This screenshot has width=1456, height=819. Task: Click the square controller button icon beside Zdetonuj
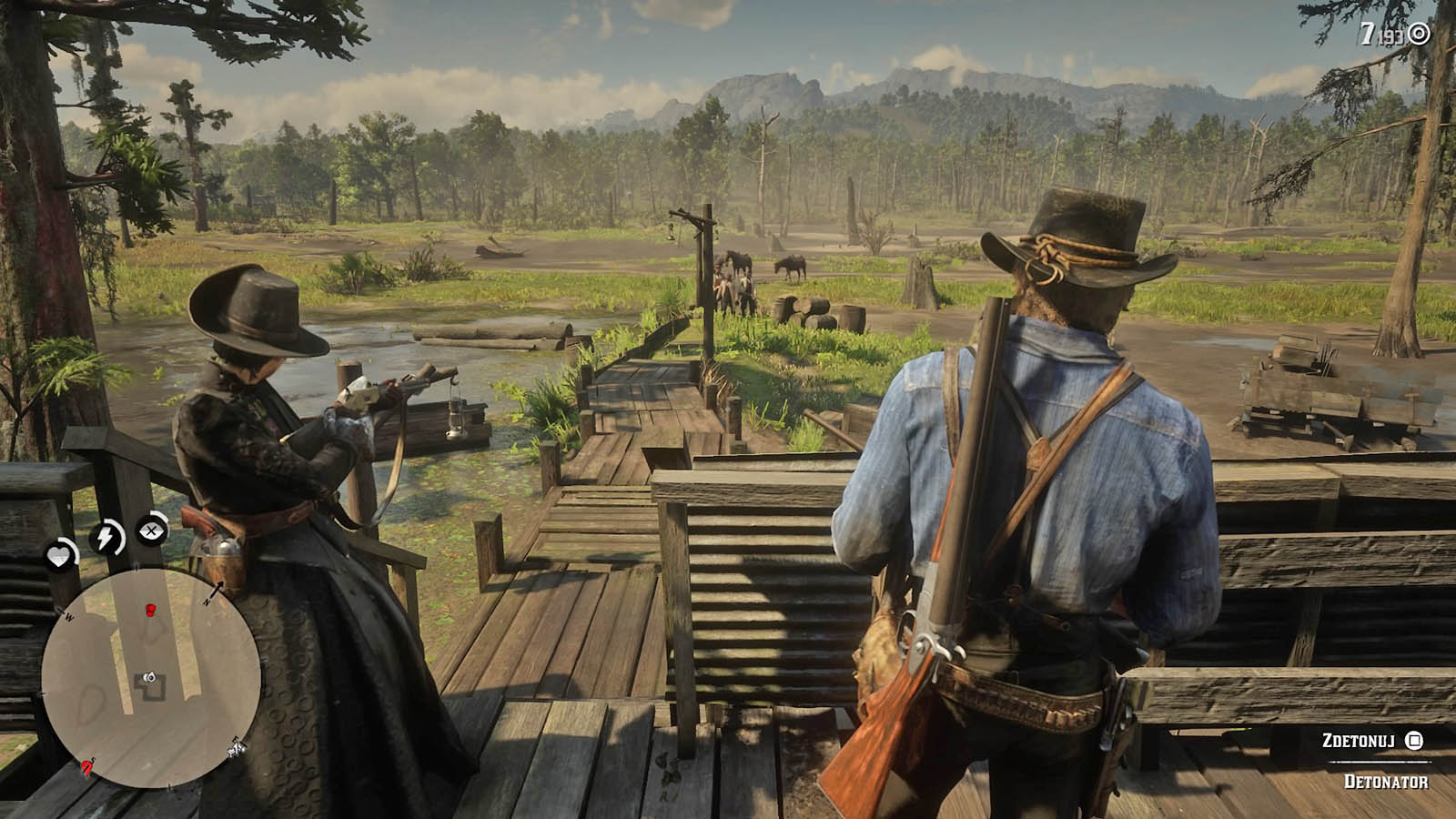pos(1413,742)
